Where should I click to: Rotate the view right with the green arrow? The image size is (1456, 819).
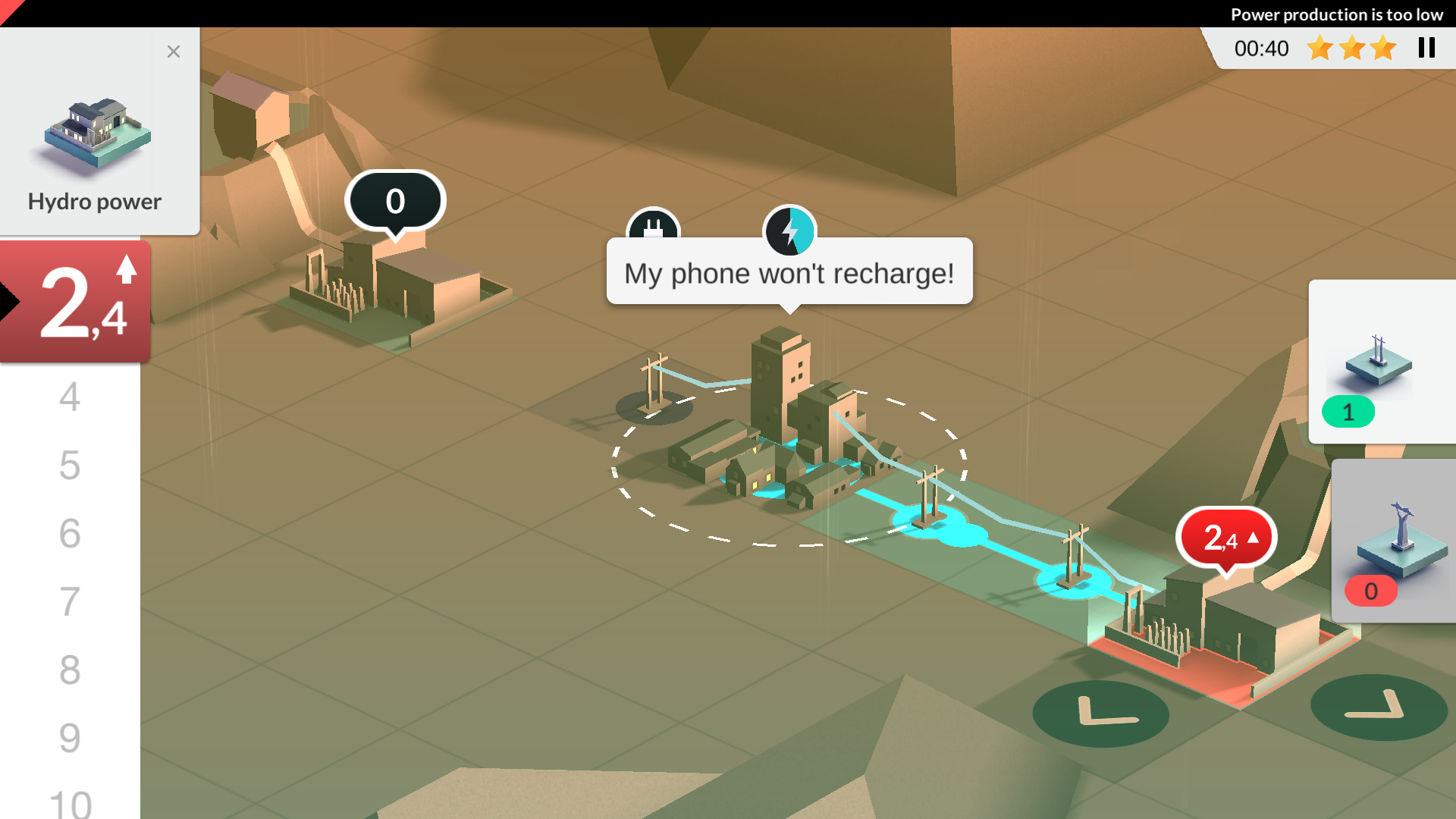tap(1378, 708)
